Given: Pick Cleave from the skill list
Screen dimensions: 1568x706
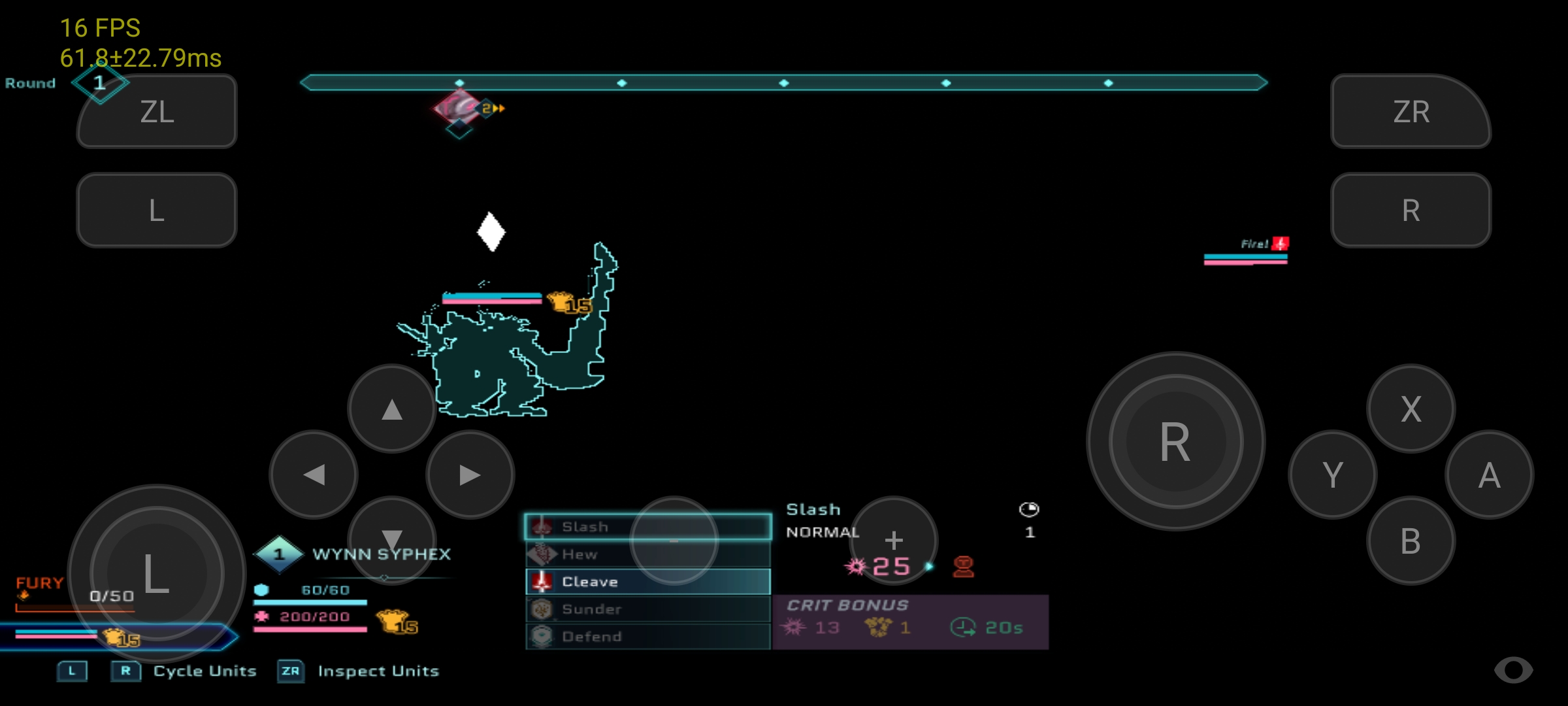Looking at the screenshot, I should tap(647, 582).
